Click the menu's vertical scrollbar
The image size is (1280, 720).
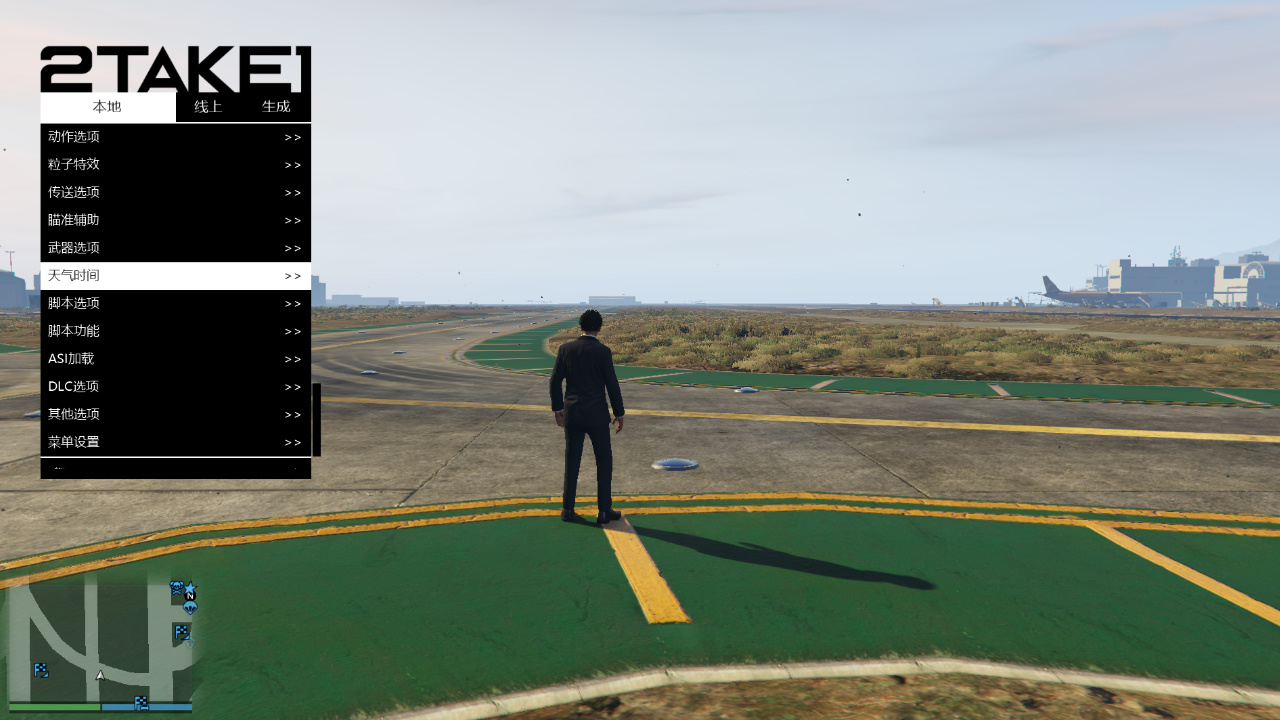coord(317,420)
